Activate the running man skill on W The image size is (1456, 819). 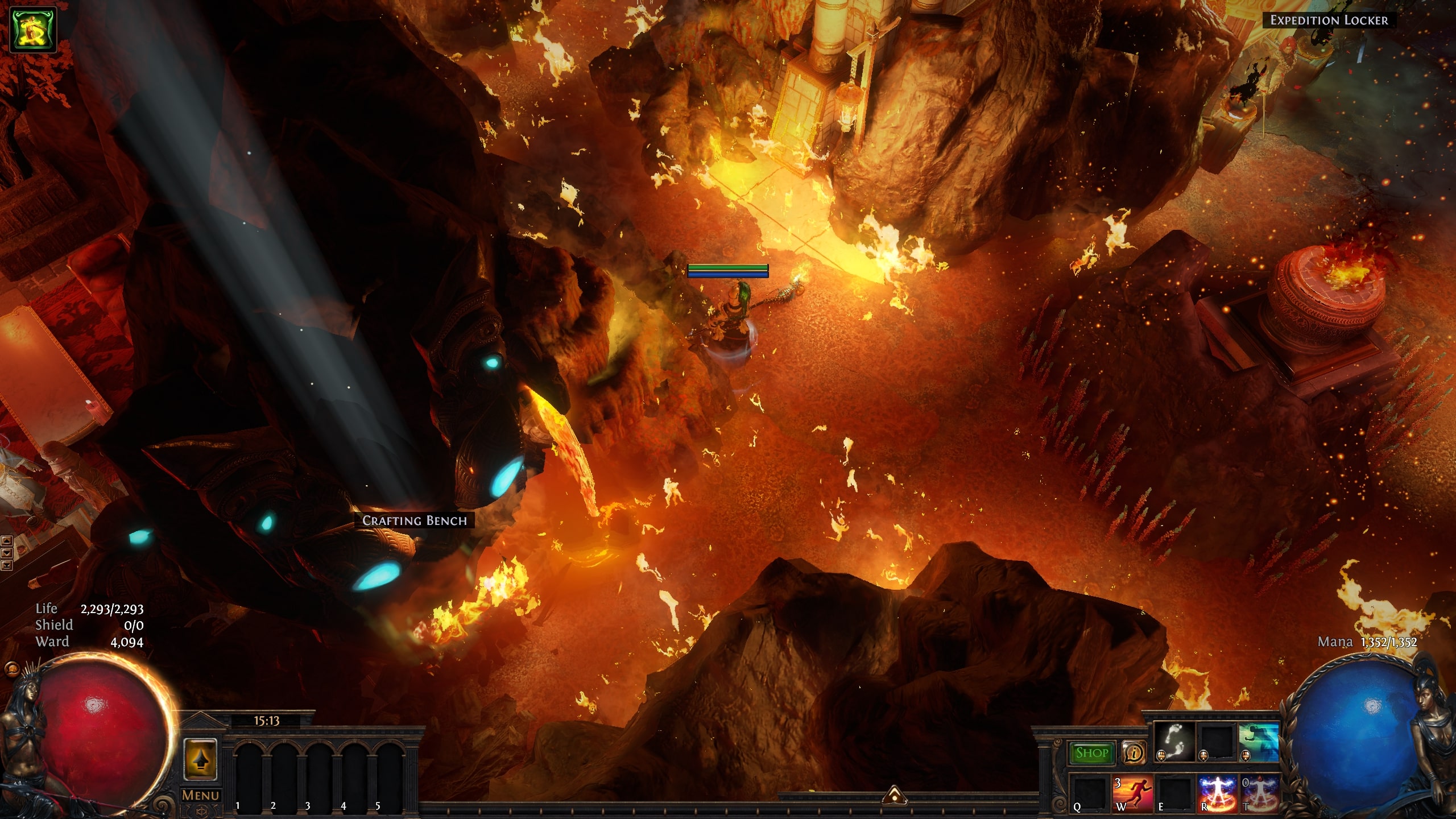click(x=1132, y=793)
